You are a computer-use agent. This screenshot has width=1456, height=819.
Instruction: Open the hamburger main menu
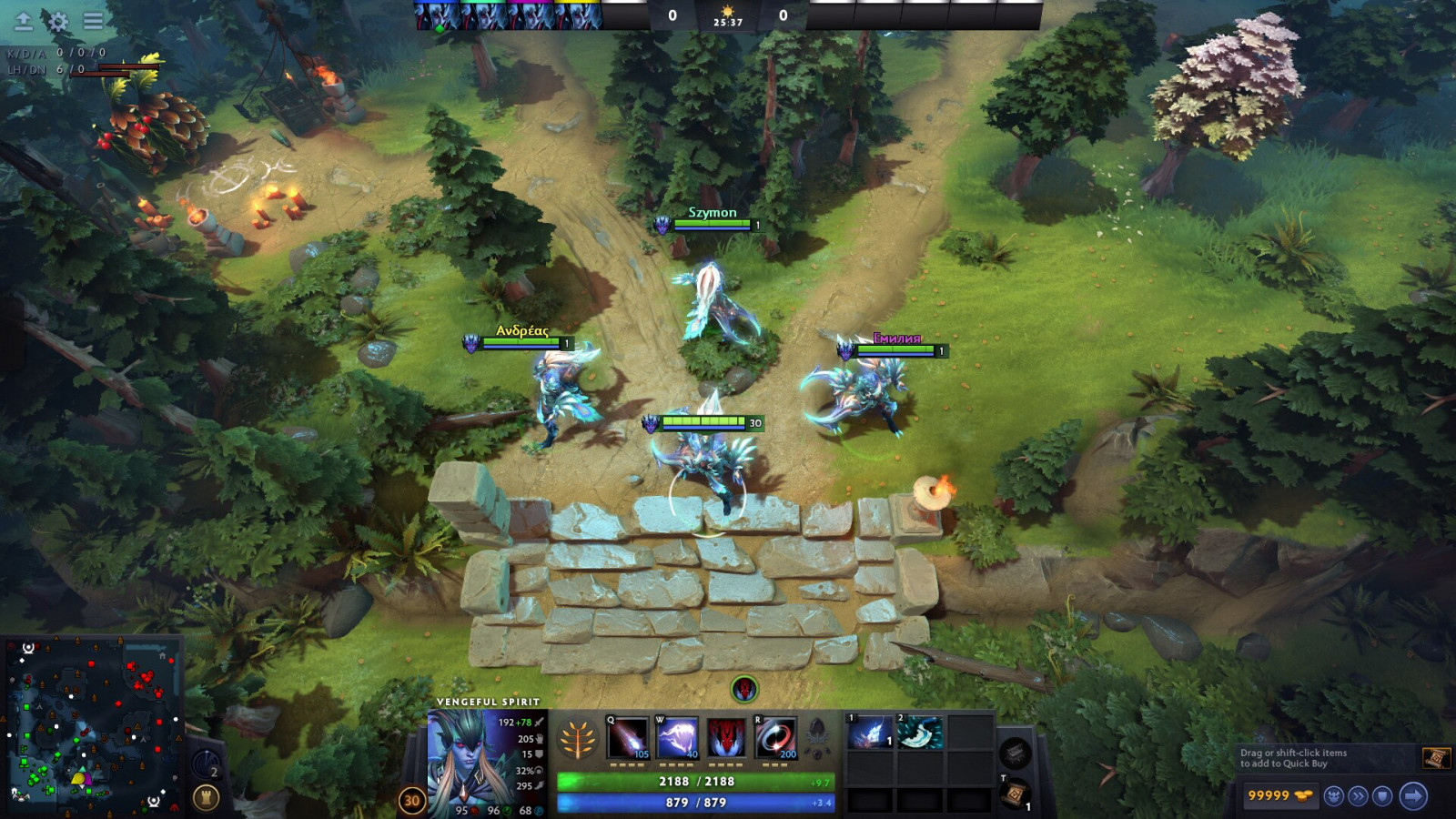pyautogui.click(x=93, y=20)
